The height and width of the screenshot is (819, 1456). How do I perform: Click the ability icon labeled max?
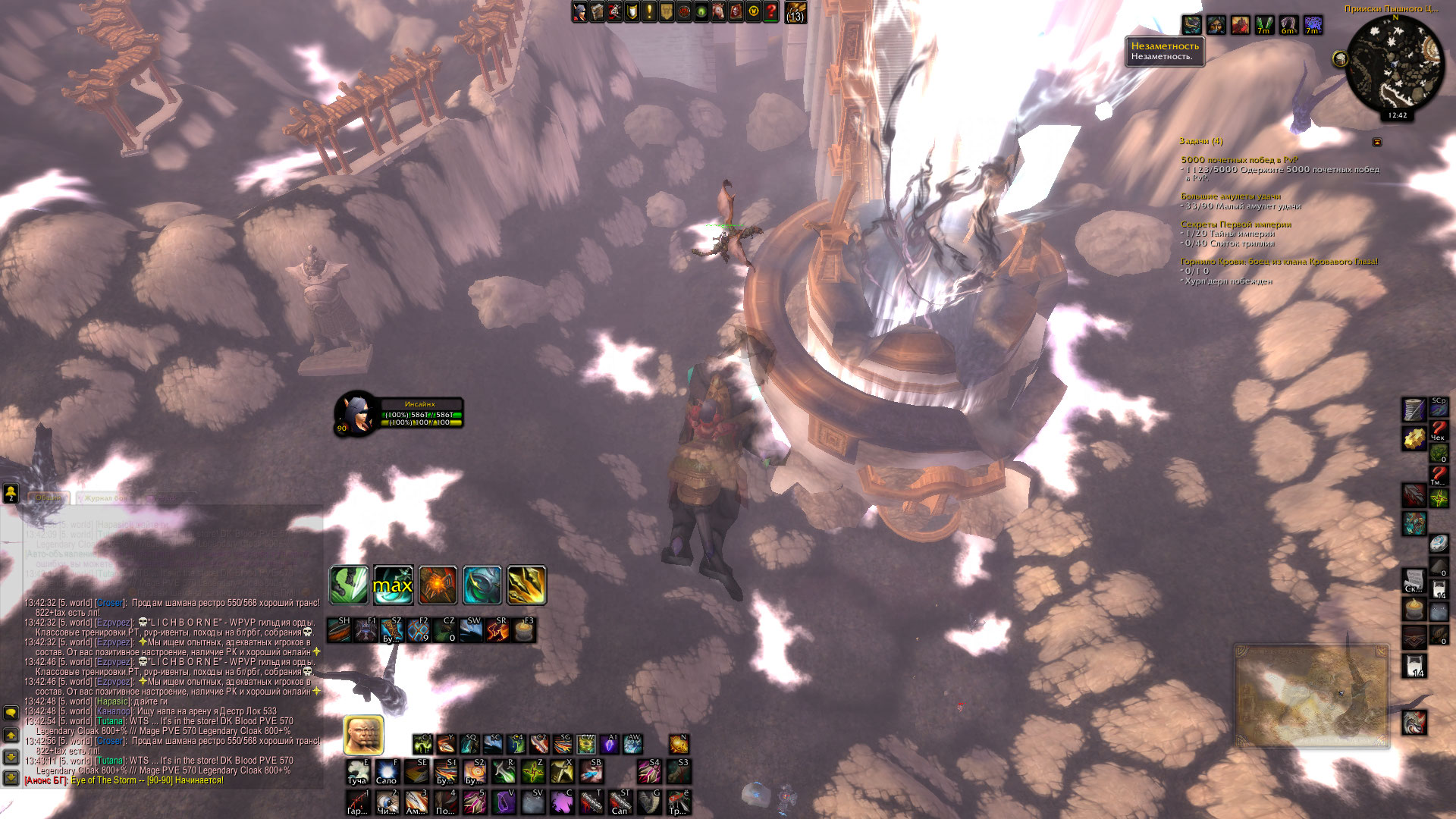393,585
